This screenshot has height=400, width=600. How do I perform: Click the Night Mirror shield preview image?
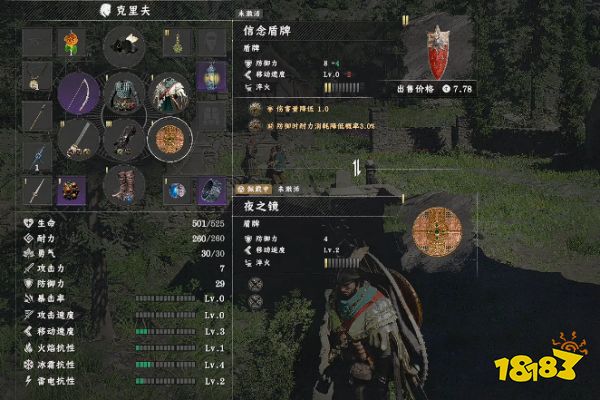click(x=437, y=227)
